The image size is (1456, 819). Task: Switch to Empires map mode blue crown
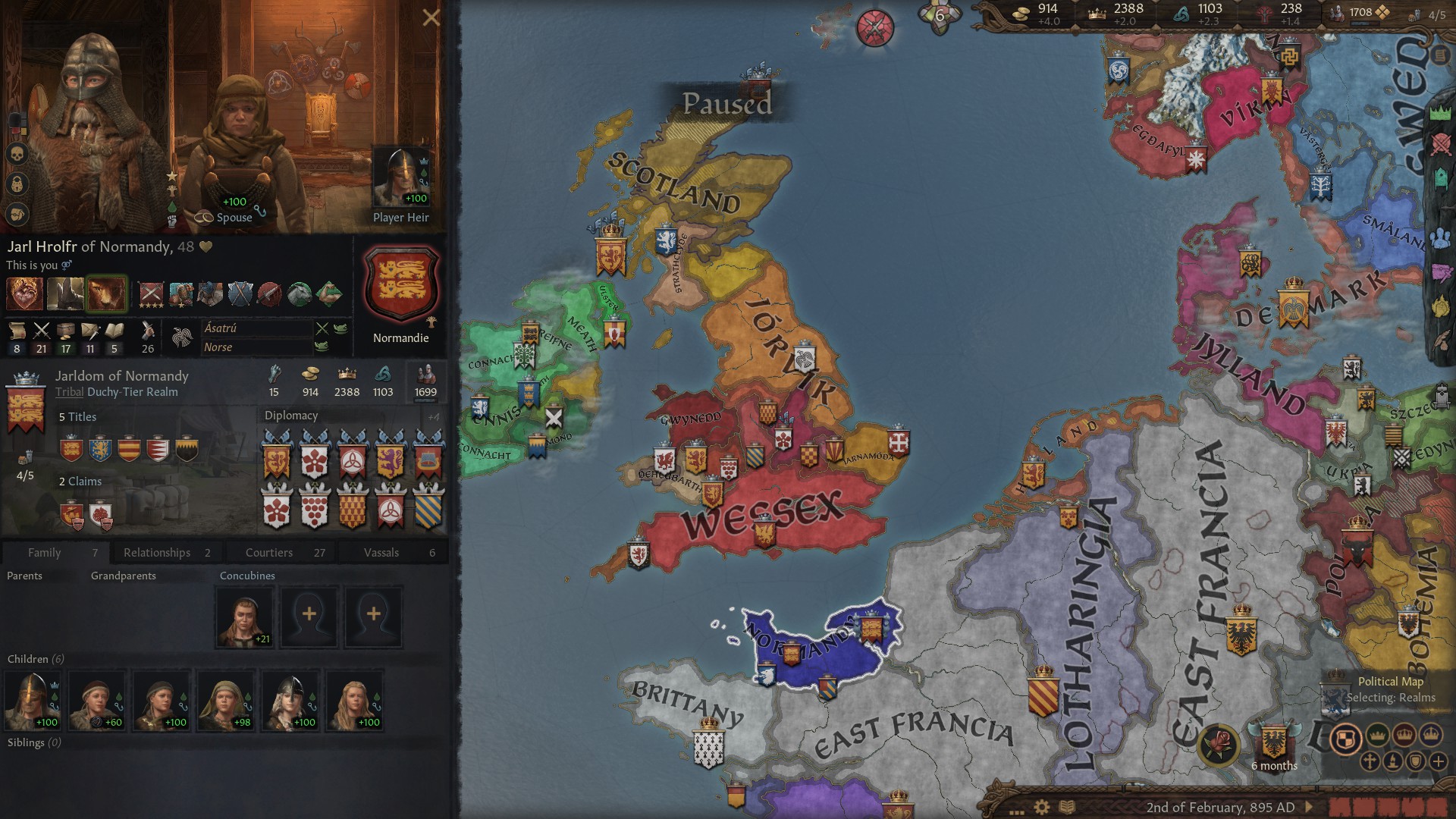[x=1429, y=736]
